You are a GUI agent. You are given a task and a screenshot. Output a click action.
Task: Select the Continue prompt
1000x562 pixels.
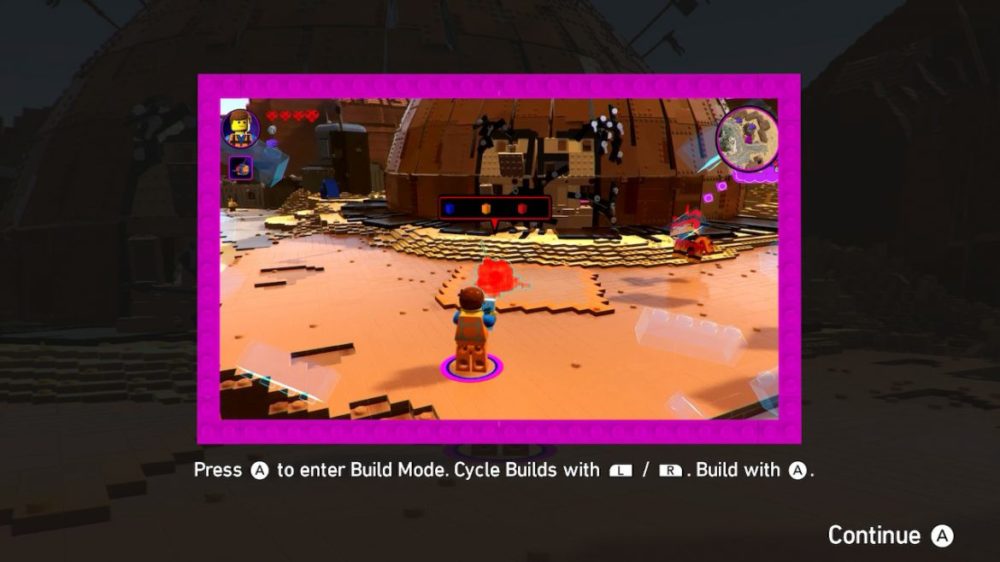click(x=889, y=536)
